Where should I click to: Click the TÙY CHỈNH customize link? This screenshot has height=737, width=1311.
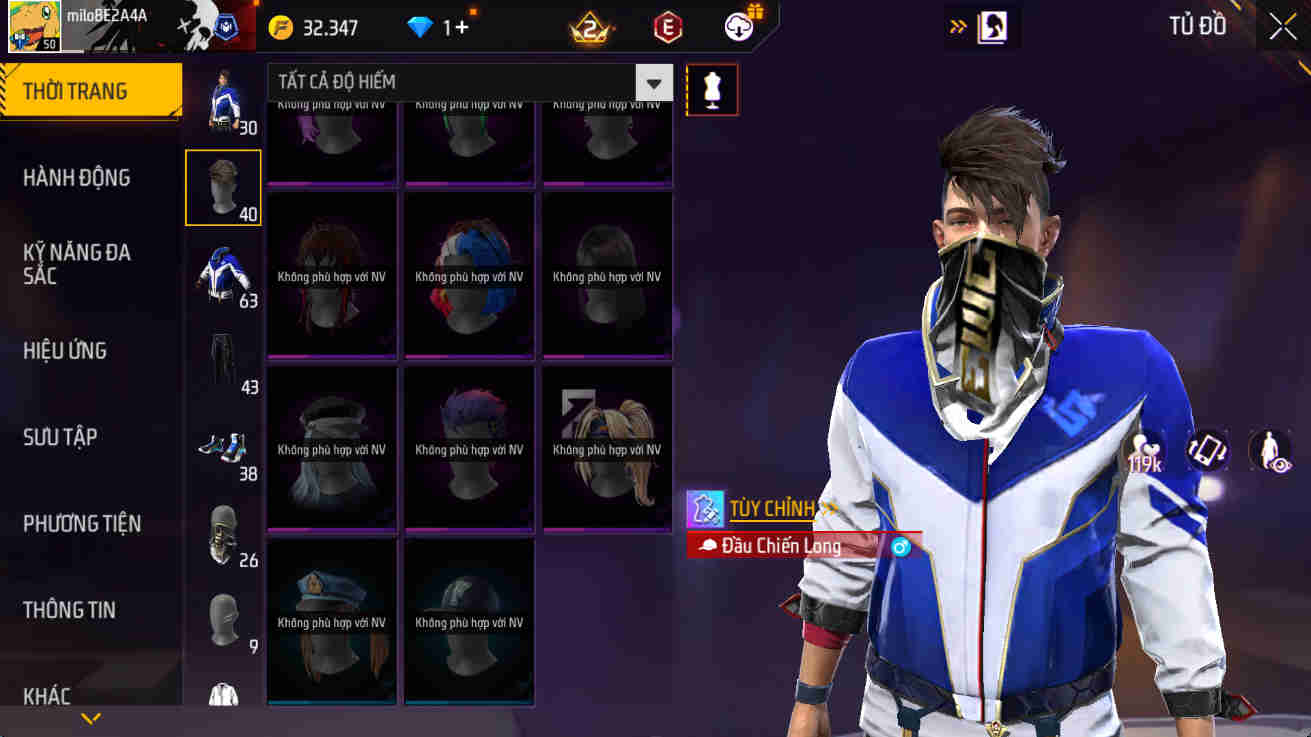tap(773, 509)
